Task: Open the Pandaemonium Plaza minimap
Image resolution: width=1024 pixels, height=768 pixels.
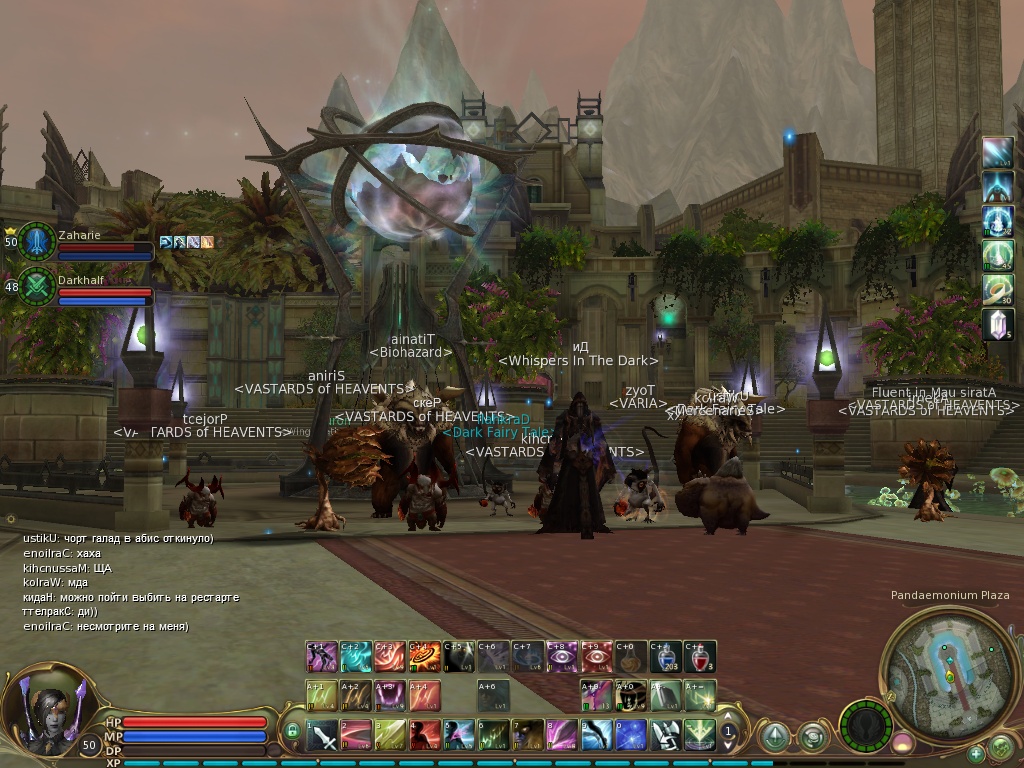Action: click(x=946, y=667)
